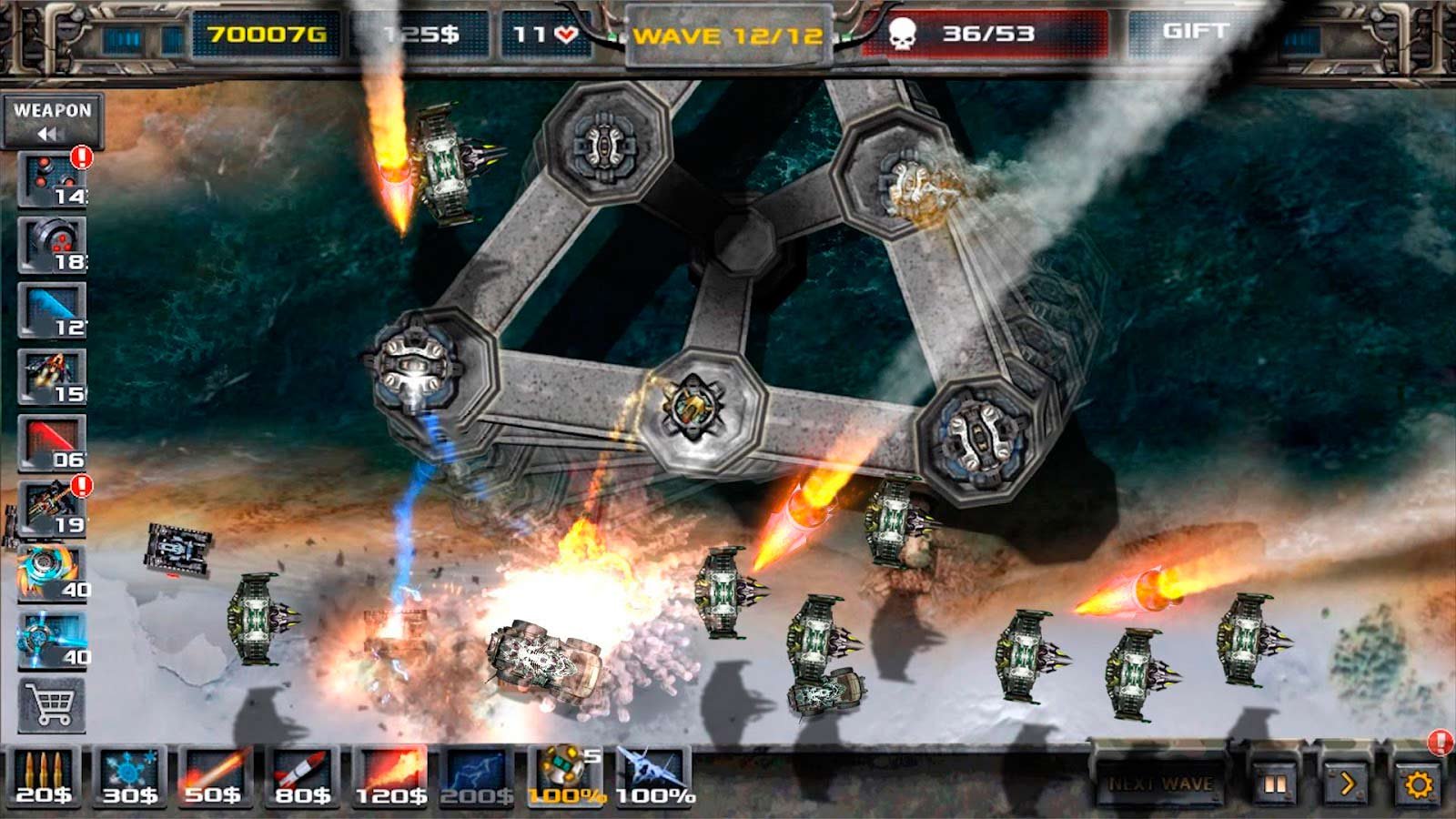Select the 200$ lightning tower
Viewport: 1456px width, 819px height.
point(477,778)
